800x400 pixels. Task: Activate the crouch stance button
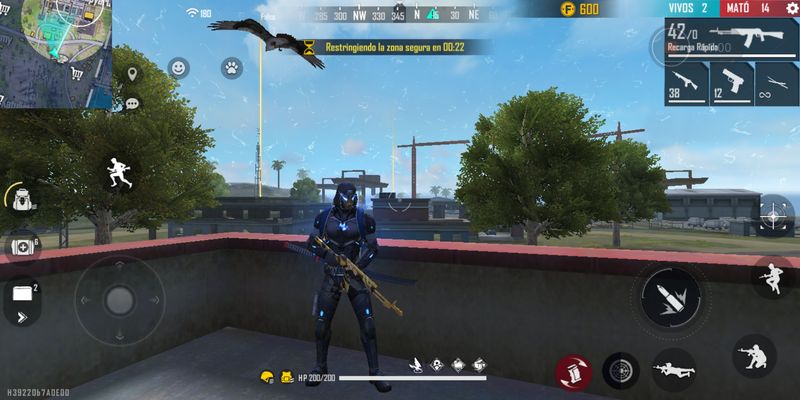(753, 356)
